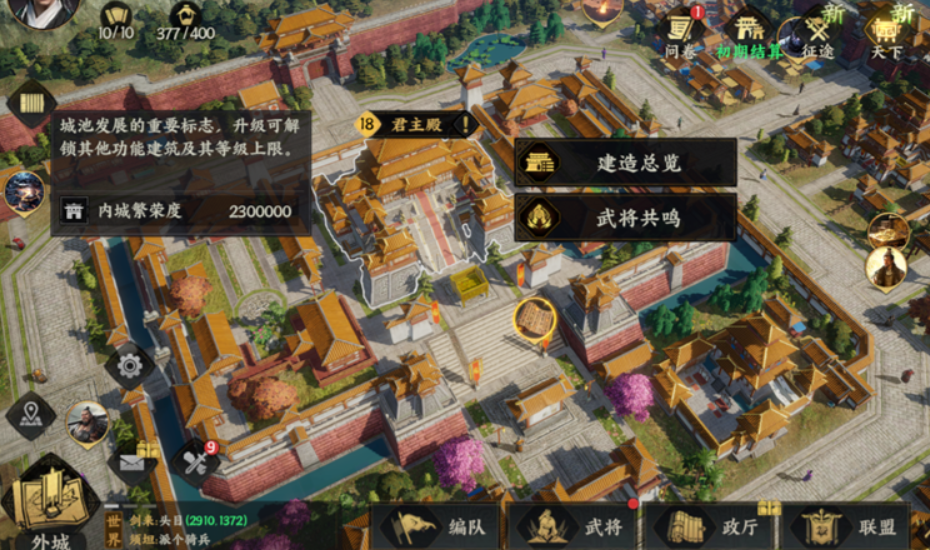Click the bamboo scroll diamond icon
Screen dimensions: 930x550
[x=32, y=104]
